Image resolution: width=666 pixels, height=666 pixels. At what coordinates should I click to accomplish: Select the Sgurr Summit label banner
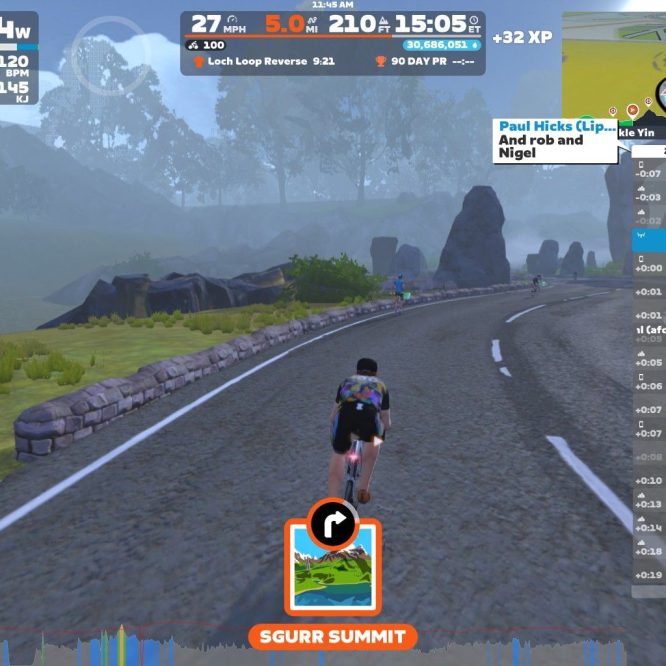click(332, 636)
